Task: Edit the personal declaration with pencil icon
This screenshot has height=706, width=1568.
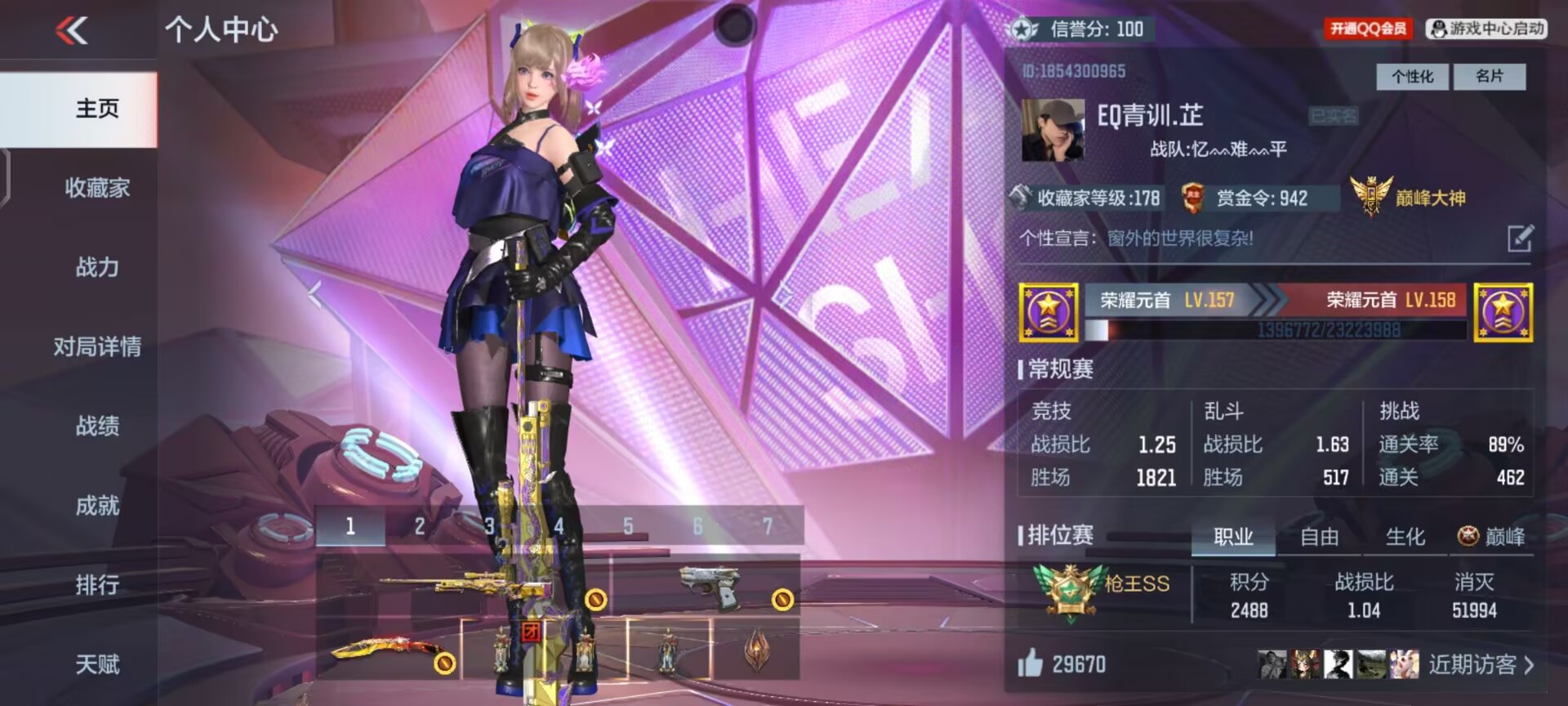Action: pos(1519,238)
